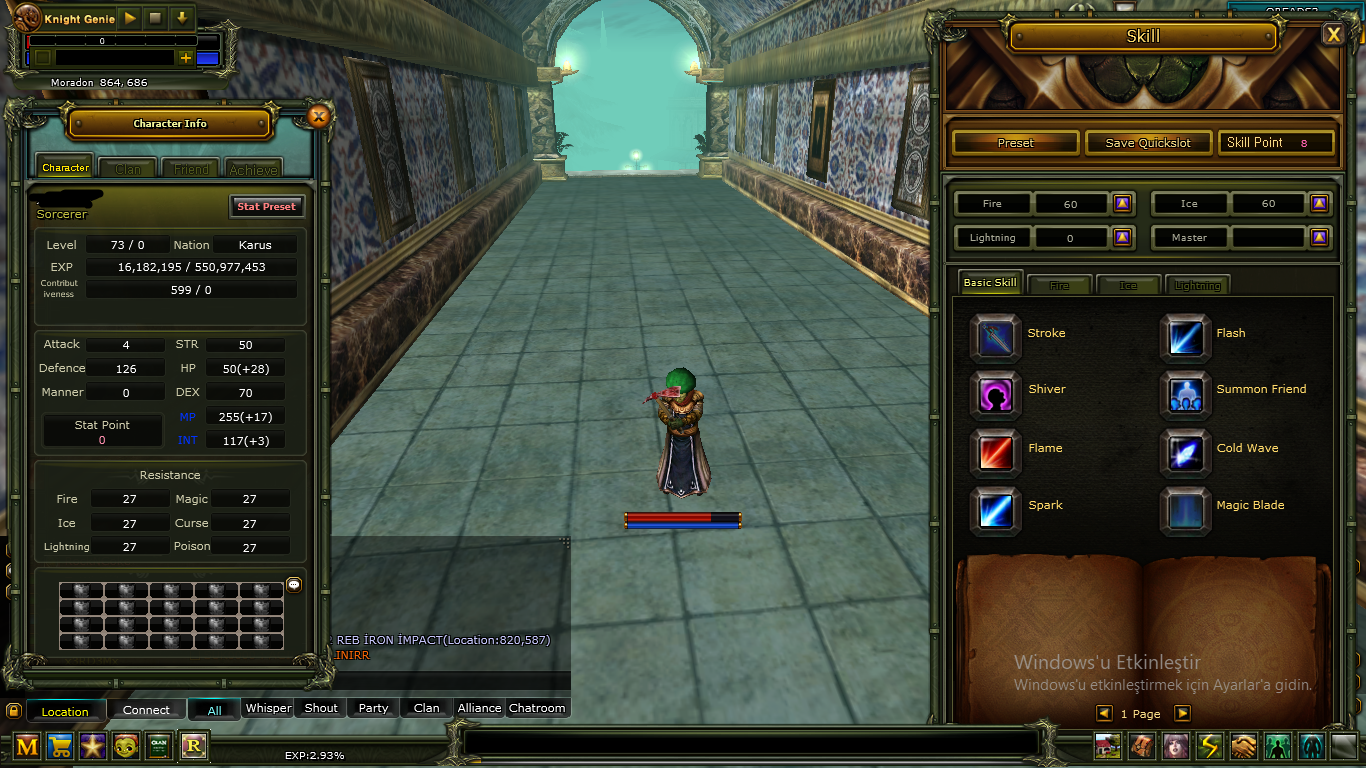This screenshot has width=1366, height=768.
Task: Switch chat to the Whisper channel
Action: point(268,708)
